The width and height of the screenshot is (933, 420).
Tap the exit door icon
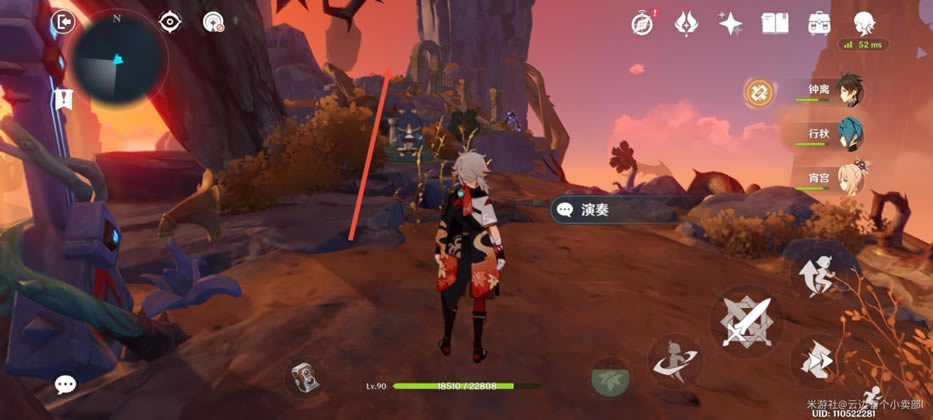(x=65, y=21)
